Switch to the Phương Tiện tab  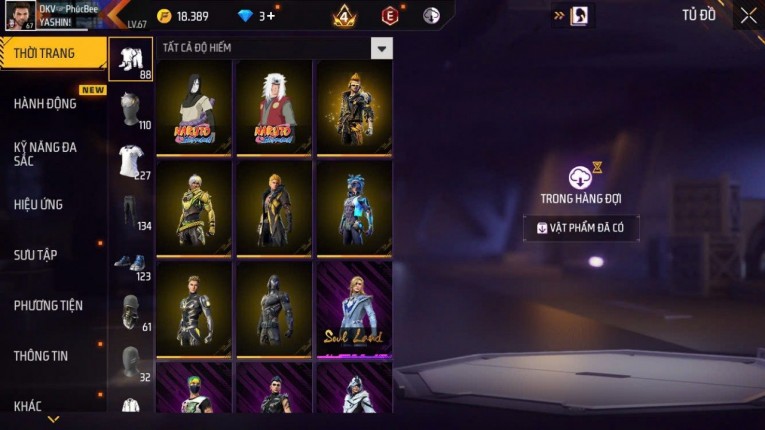click(48, 305)
